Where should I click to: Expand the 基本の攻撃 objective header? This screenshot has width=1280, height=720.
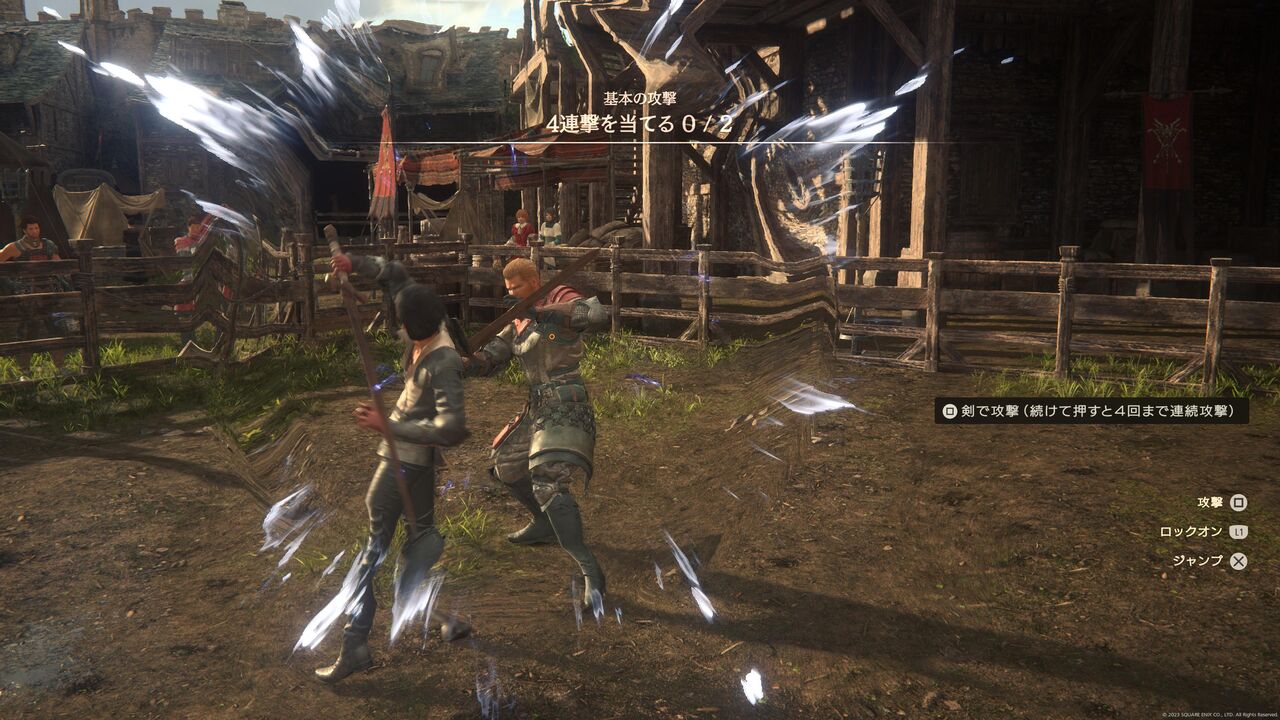pos(640,96)
